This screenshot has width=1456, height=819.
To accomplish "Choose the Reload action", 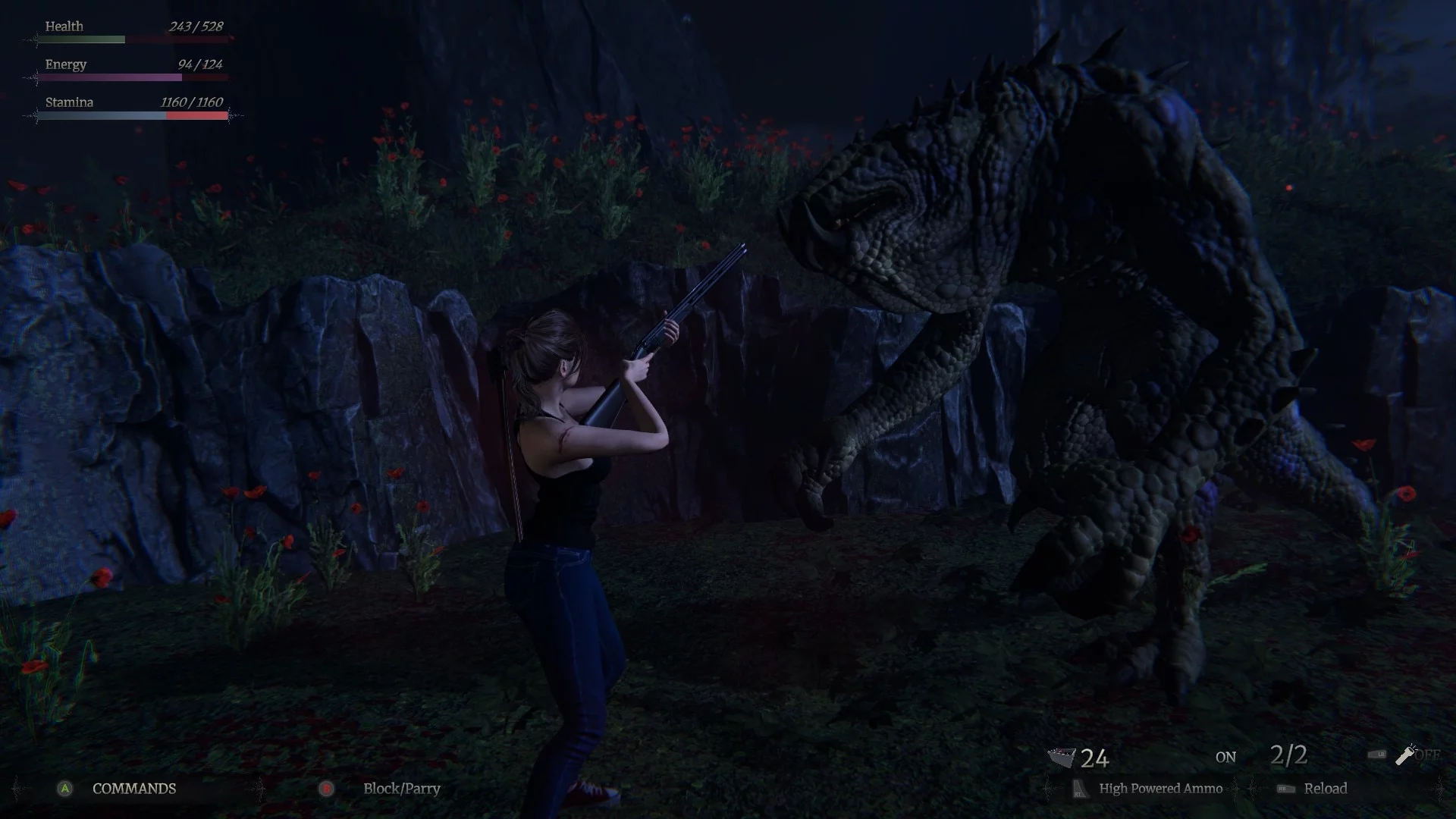I will coord(1325,789).
